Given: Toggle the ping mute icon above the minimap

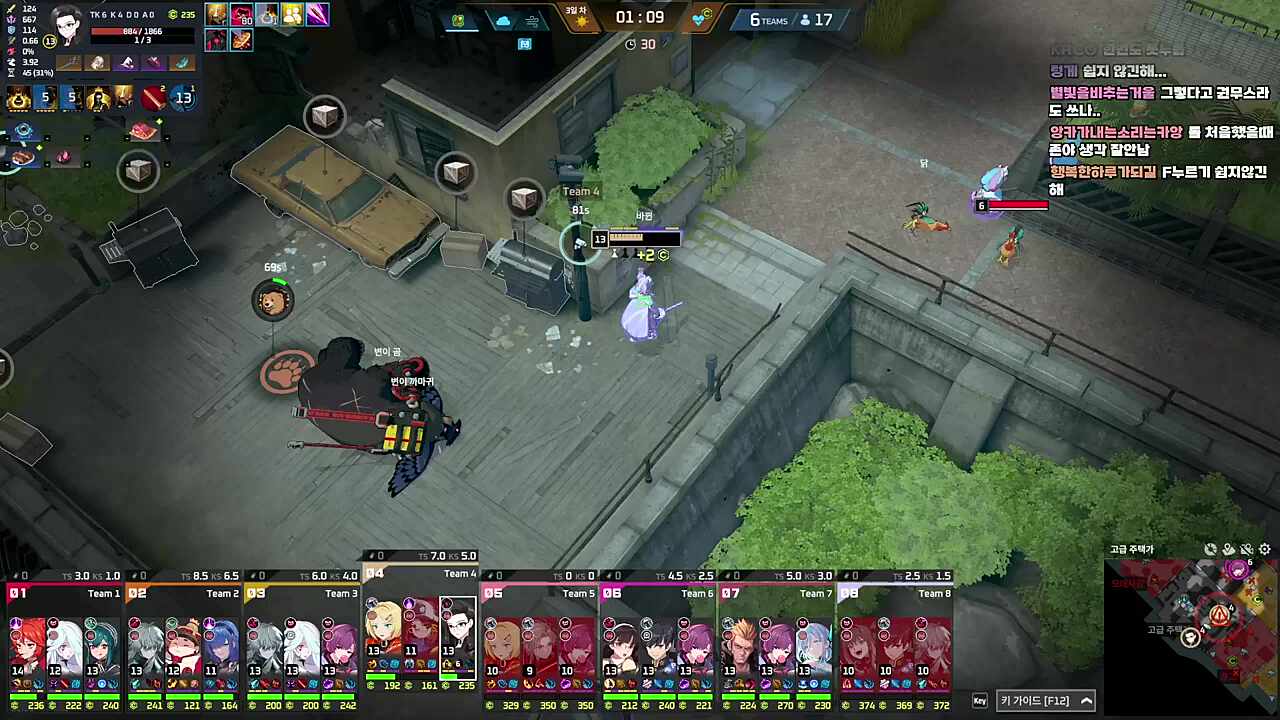Looking at the screenshot, I should click(x=1246, y=549).
